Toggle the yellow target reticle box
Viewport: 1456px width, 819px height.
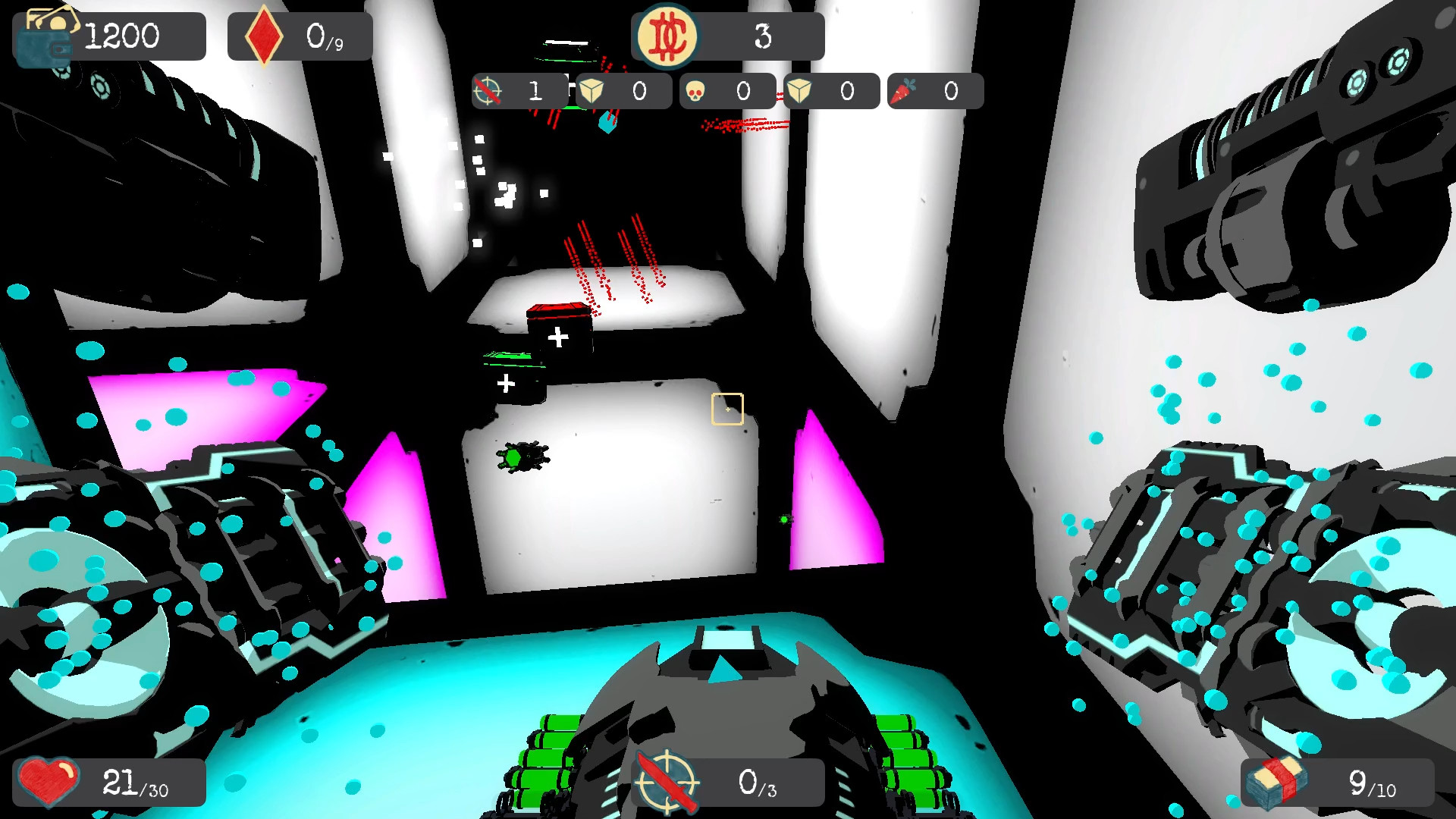pos(727,408)
